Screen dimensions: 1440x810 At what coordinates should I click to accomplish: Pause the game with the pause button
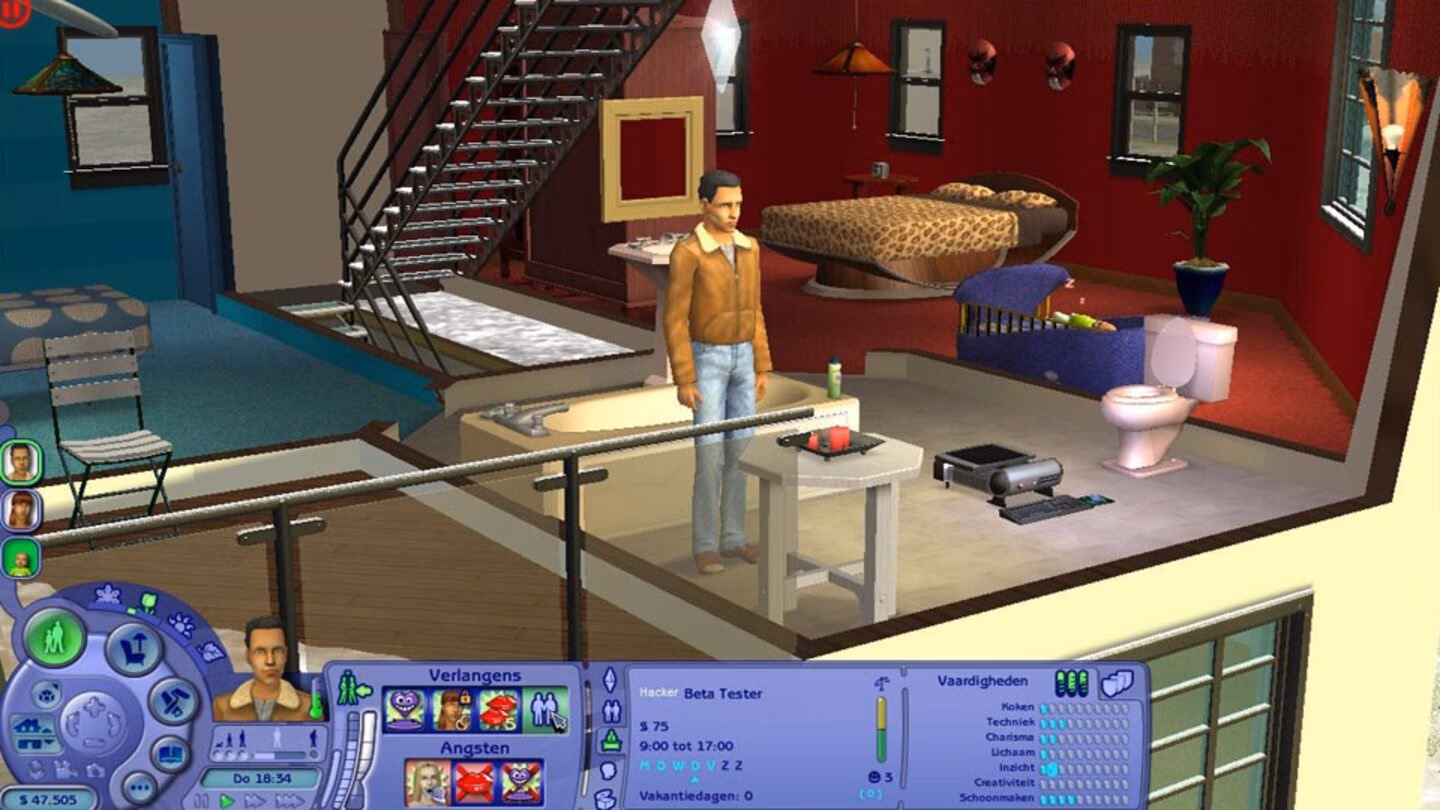pyautogui.click(x=202, y=799)
